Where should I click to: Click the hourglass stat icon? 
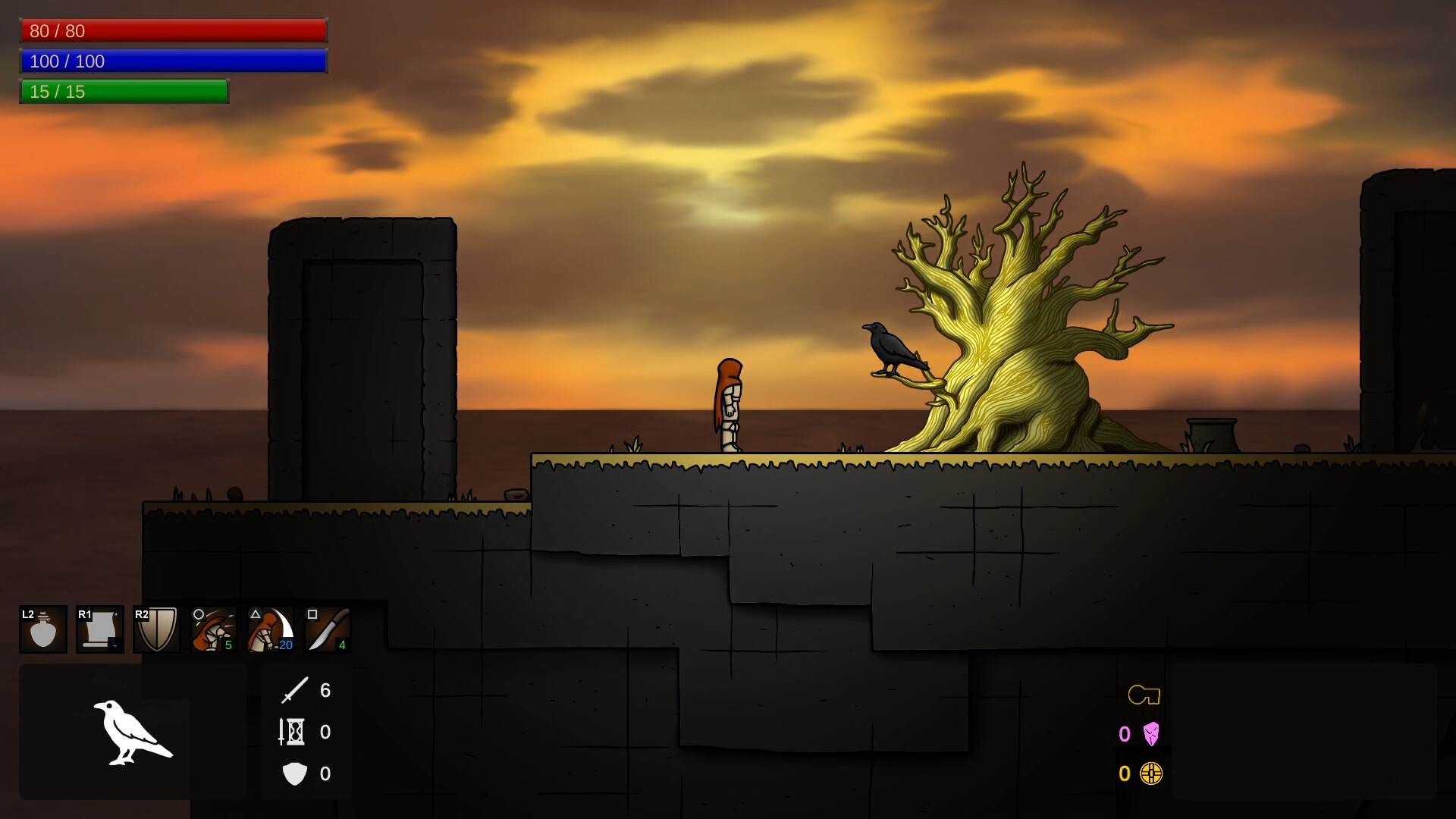coord(293,732)
